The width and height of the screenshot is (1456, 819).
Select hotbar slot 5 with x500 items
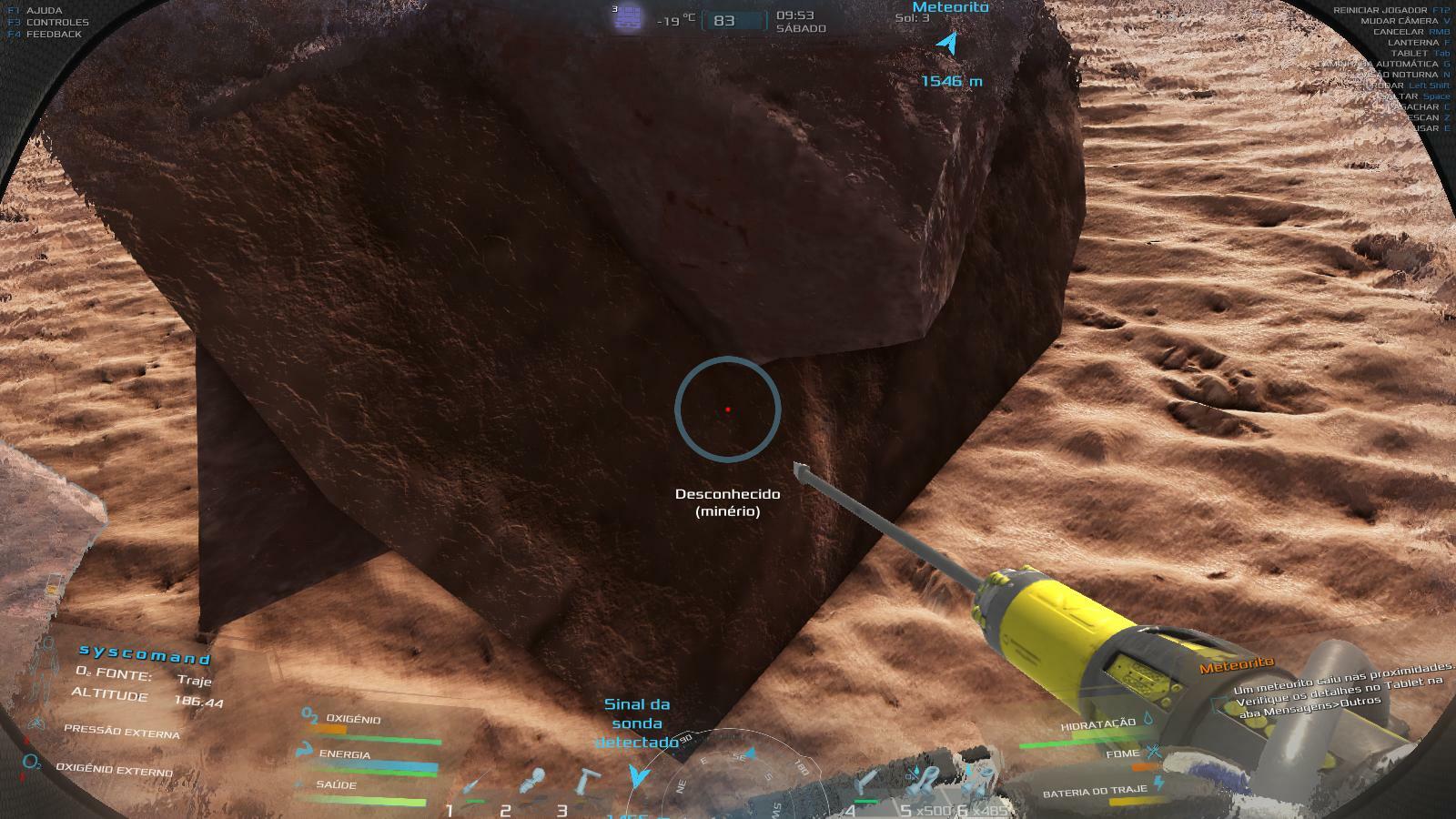tap(925, 781)
